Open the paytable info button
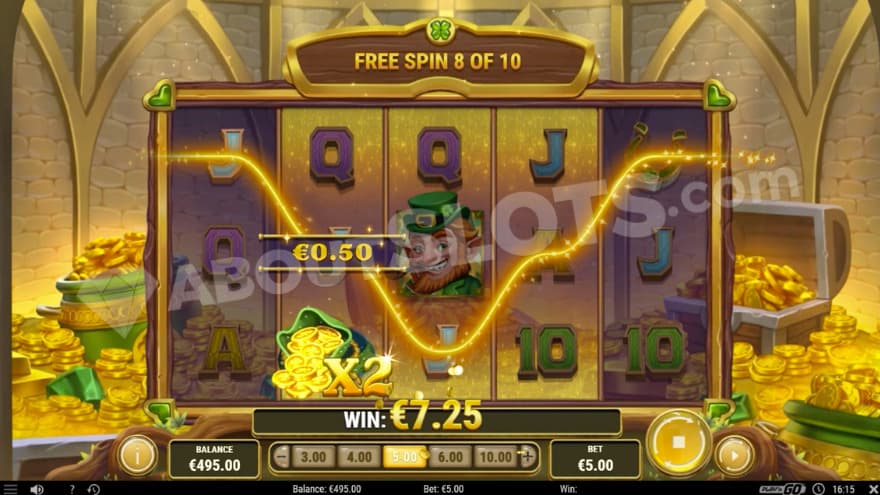 click(138, 455)
